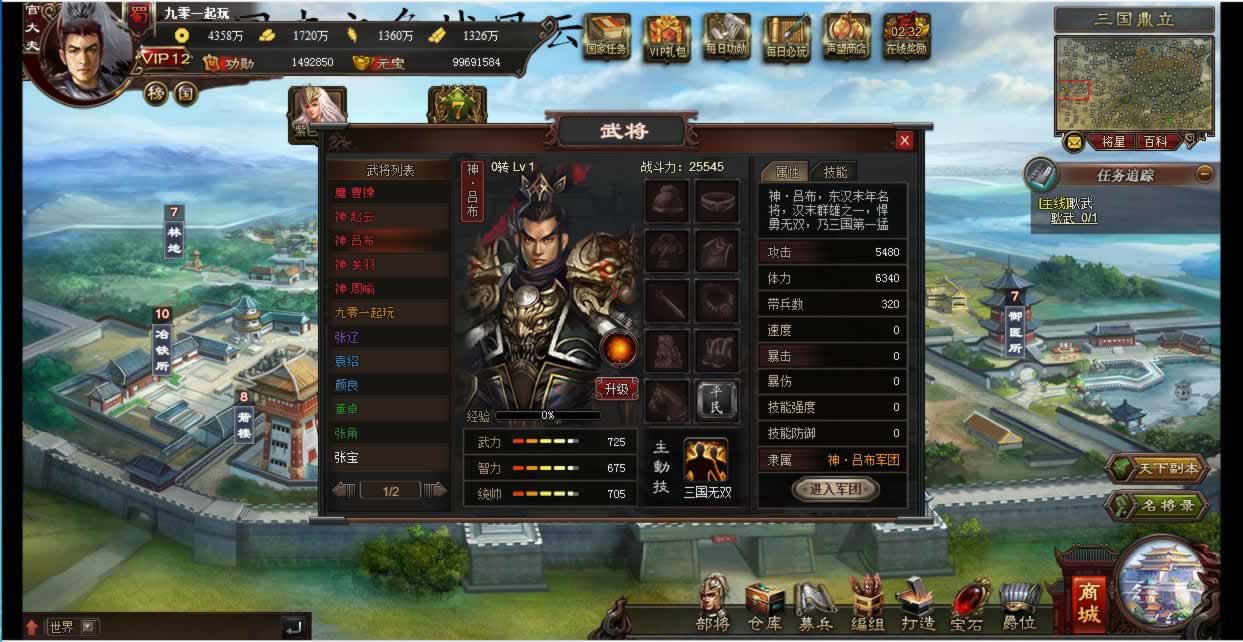The width and height of the screenshot is (1243, 642).
Task: Open the VIP礼包 gift pack
Action: pyautogui.click(x=667, y=36)
